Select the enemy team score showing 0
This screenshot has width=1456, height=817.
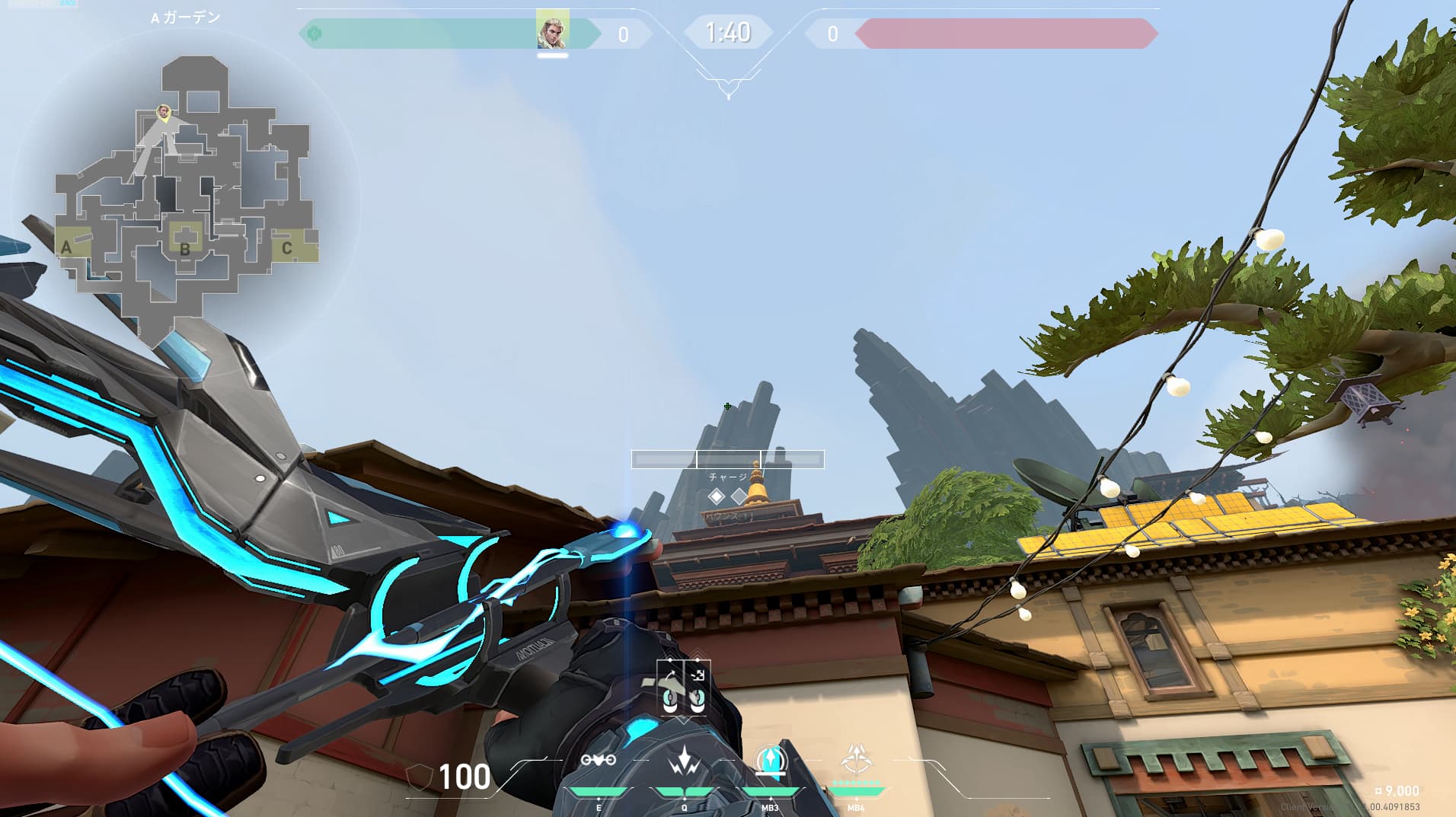coord(834,34)
